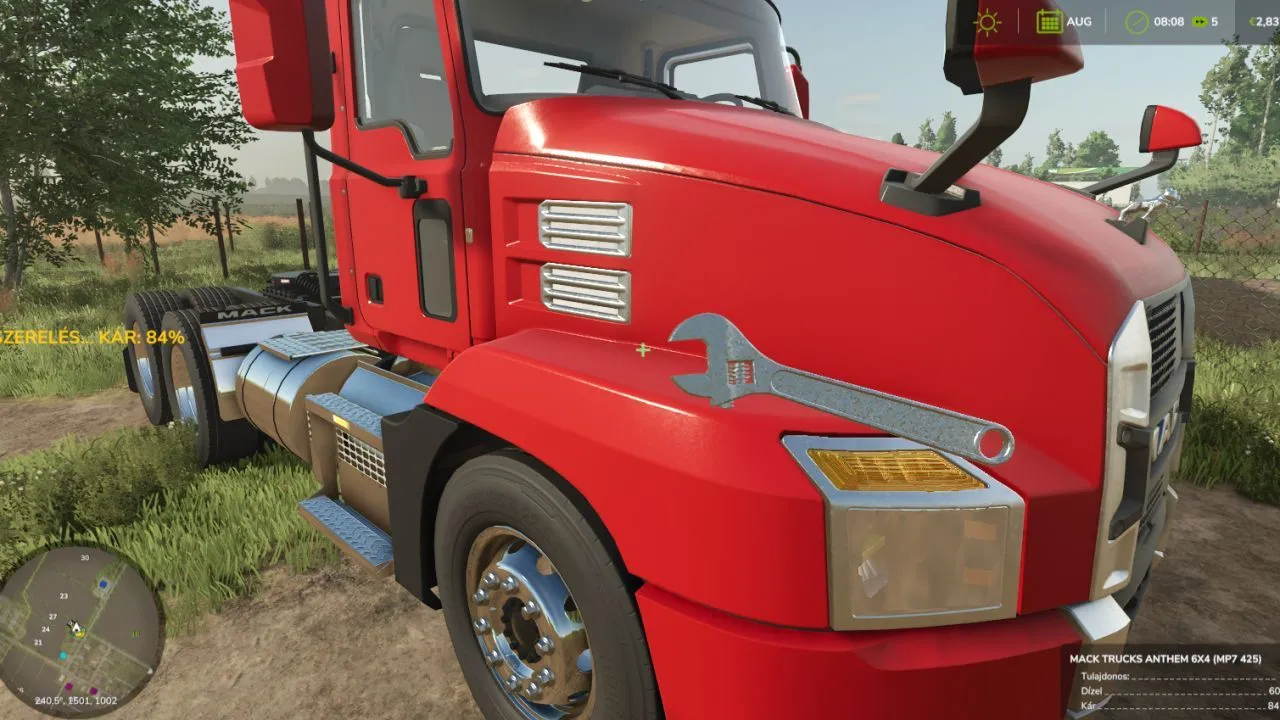Viewport: 1280px width, 720px height.
Task: Click the sun weather icon
Action: (x=988, y=22)
